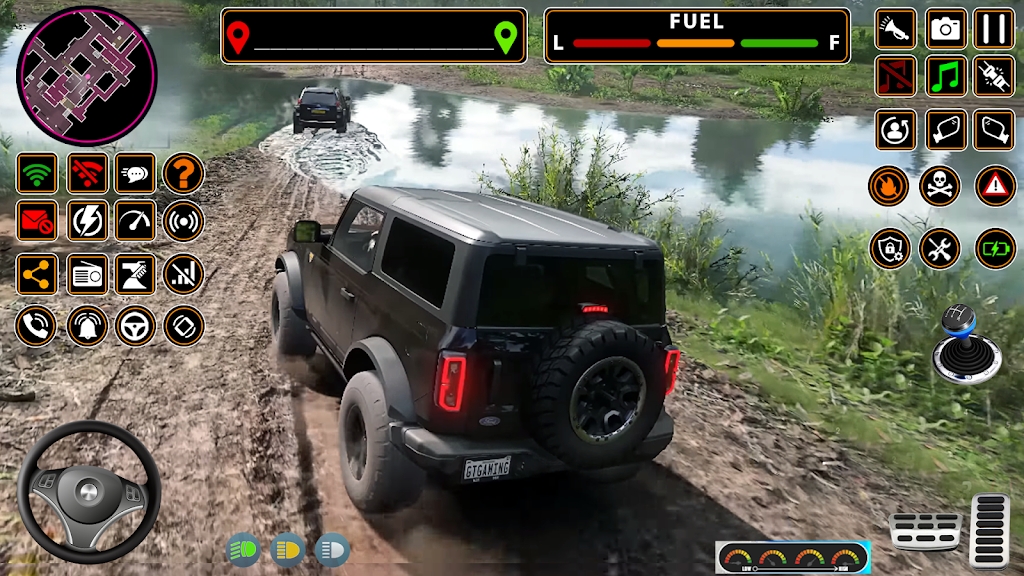Sound the horn button
The width and height of the screenshot is (1024, 576).
pyautogui.click(x=896, y=29)
